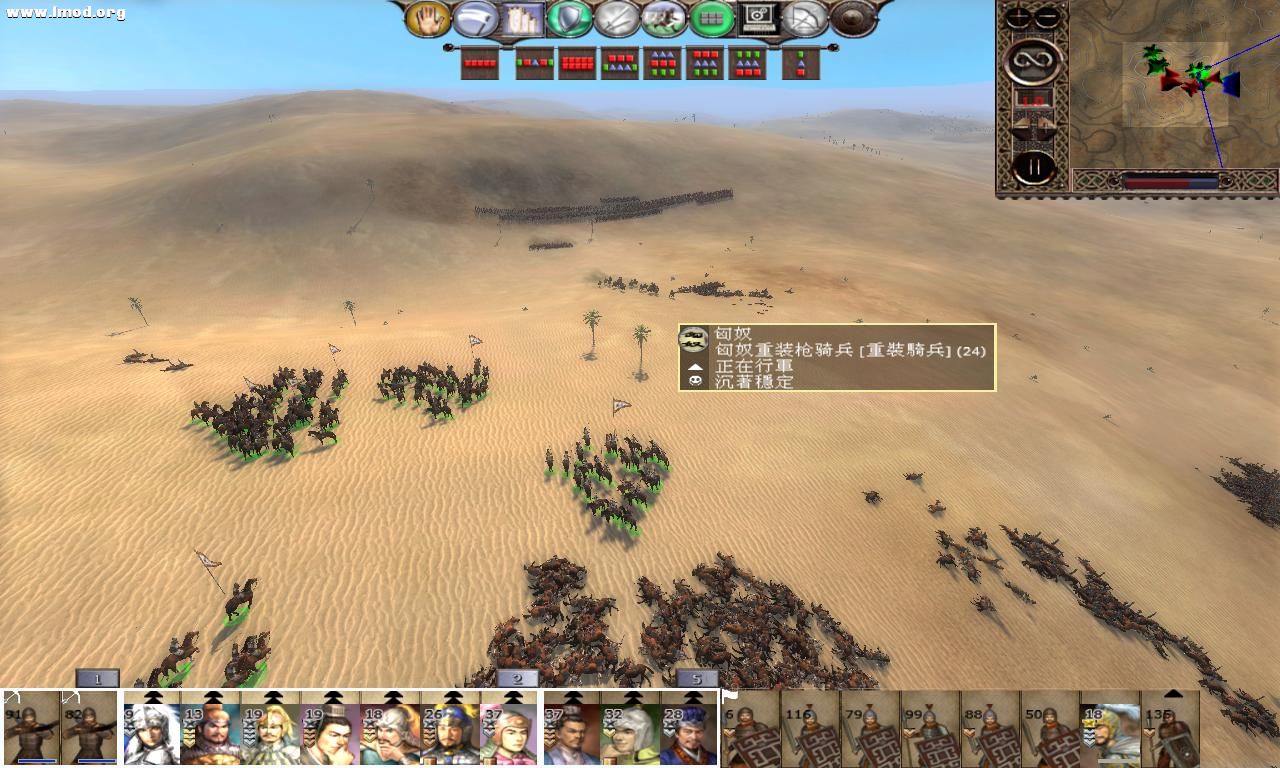Zoom in on the minimap with the plus button
Image resolution: width=1280 pixels, height=768 pixels.
click(1017, 14)
